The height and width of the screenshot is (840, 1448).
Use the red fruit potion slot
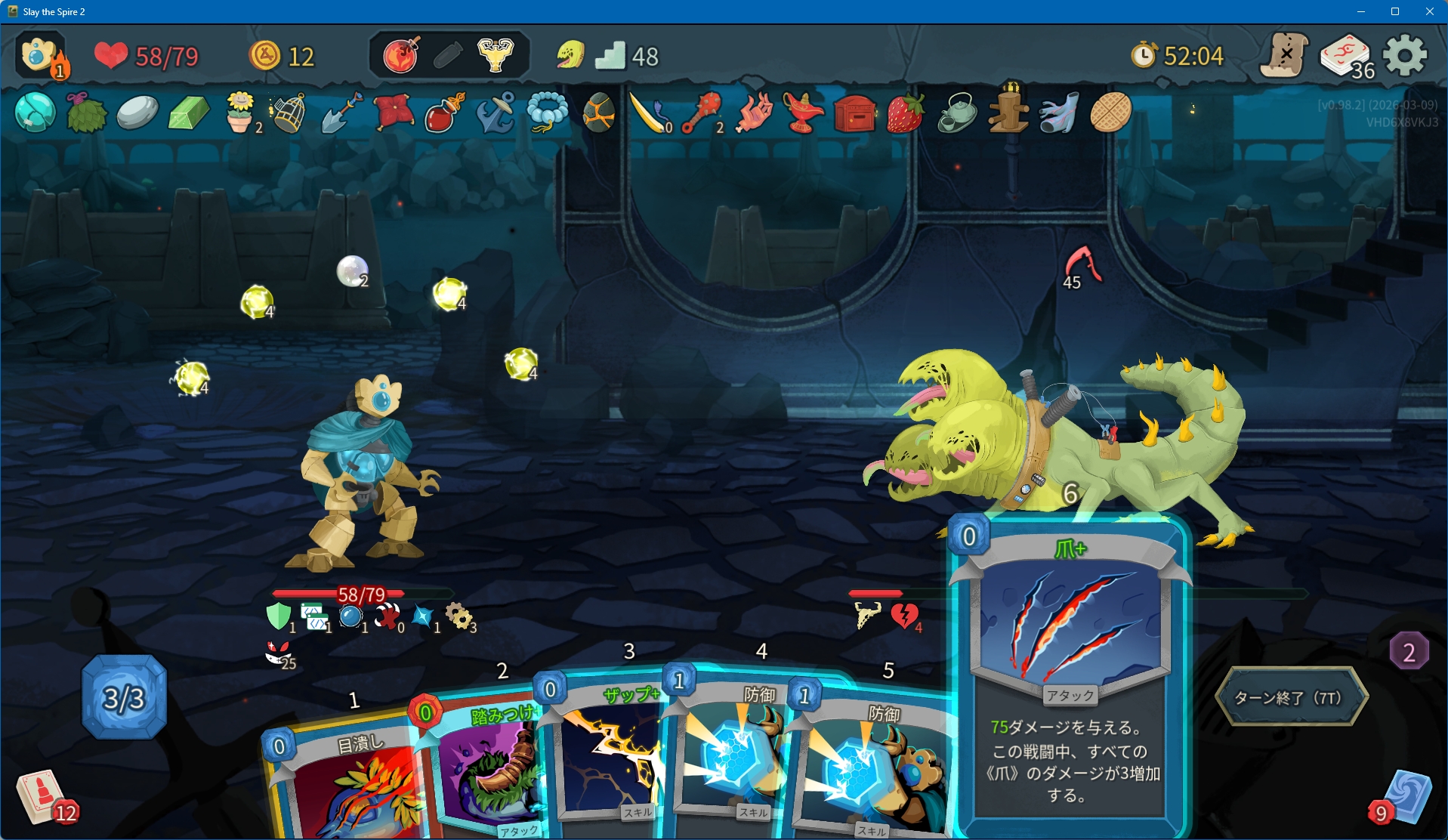click(401, 56)
